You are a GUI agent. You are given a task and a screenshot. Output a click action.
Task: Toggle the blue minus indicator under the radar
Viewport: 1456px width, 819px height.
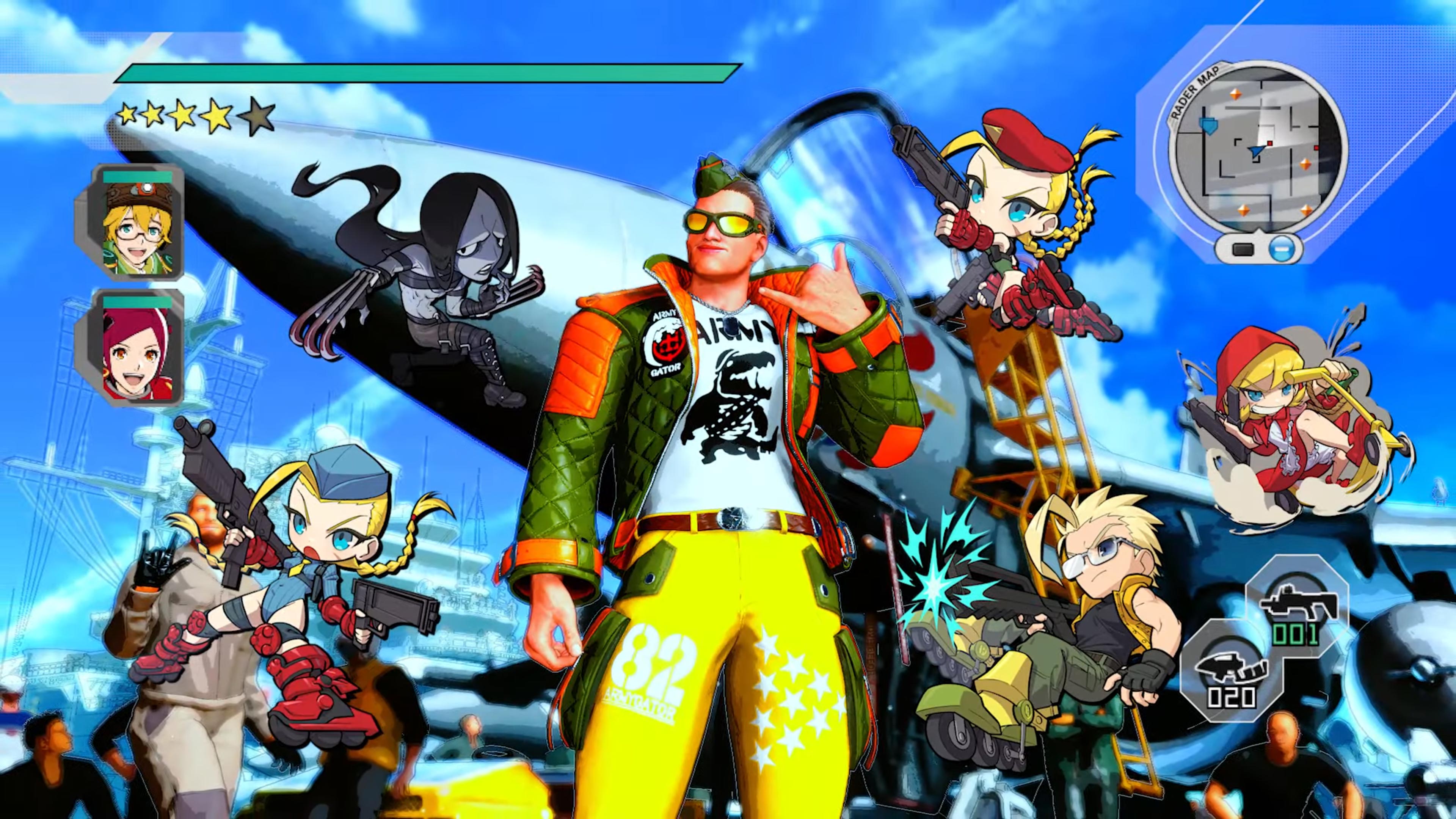pos(1282,249)
